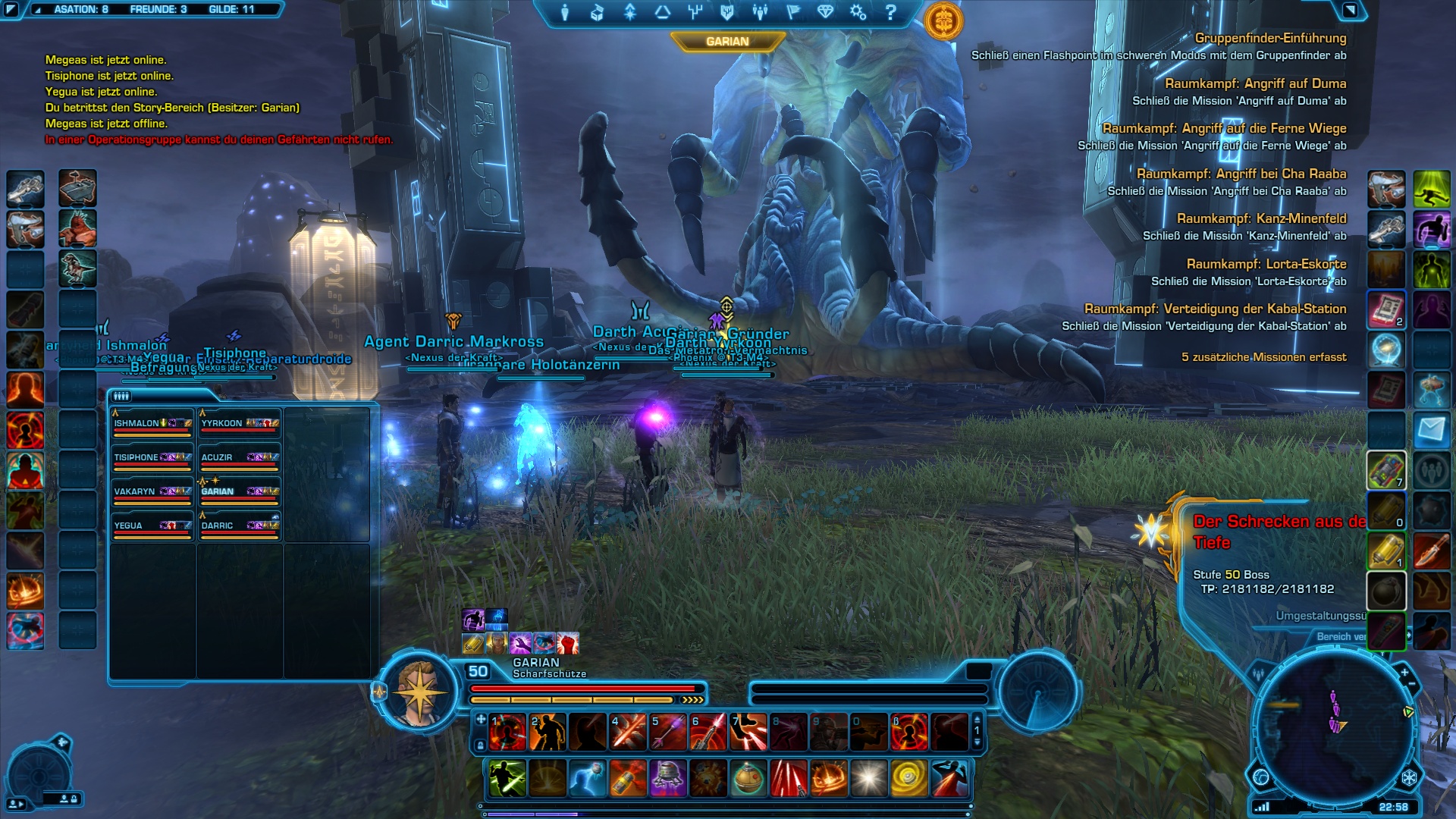Image resolution: width=1456 pixels, height=819 pixels.
Task: Open the world map via minimap globe icon
Action: [x=1261, y=777]
